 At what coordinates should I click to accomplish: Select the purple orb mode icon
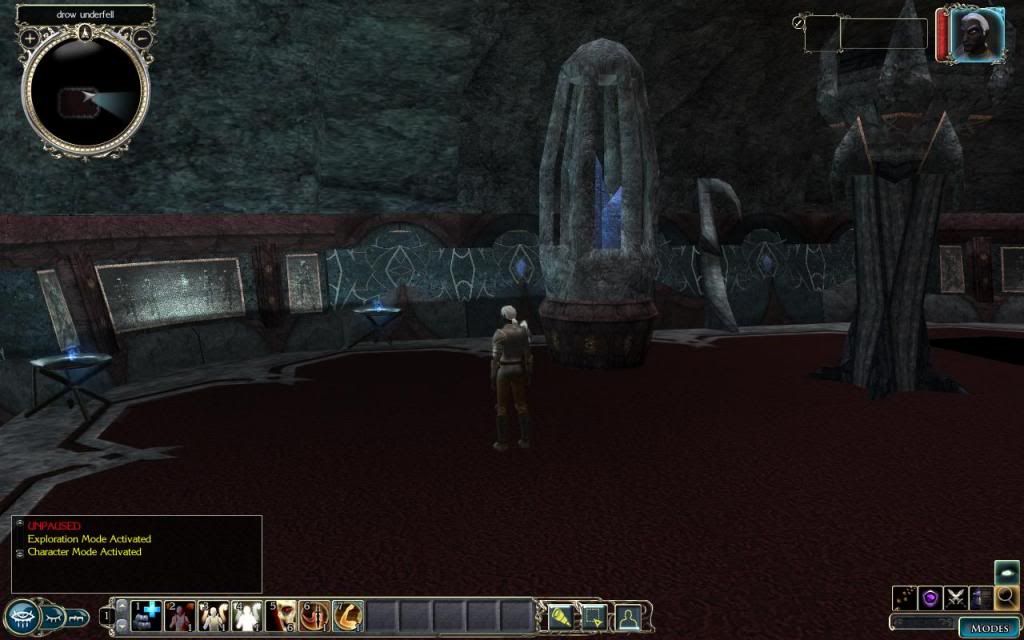click(x=930, y=598)
